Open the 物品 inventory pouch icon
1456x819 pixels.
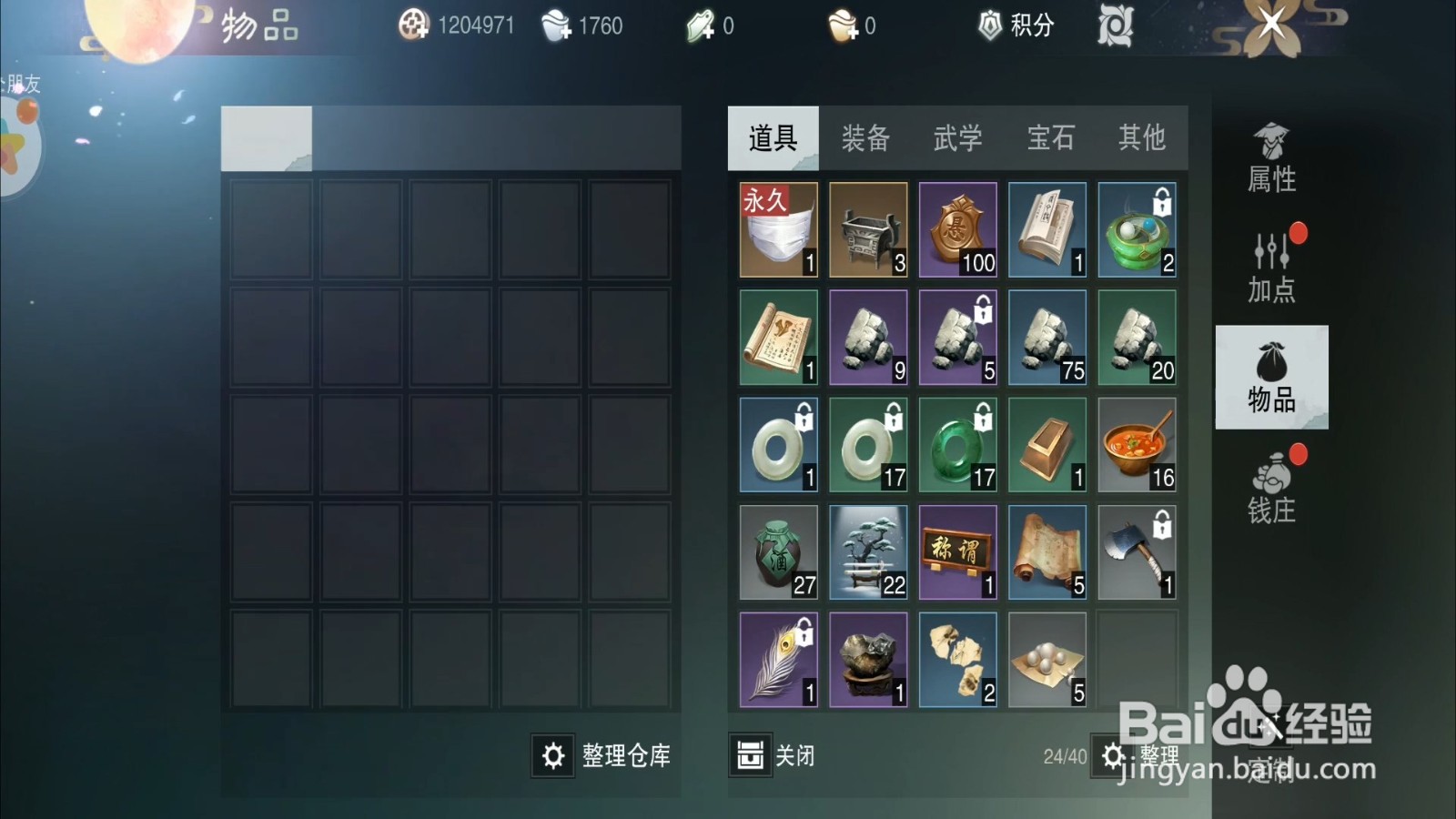coord(1269,373)
